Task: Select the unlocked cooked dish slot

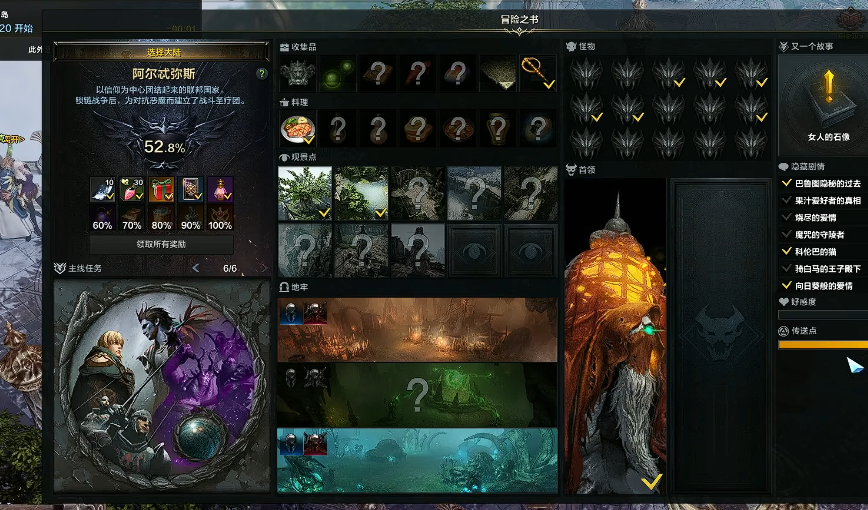Action: coord(298,128)
